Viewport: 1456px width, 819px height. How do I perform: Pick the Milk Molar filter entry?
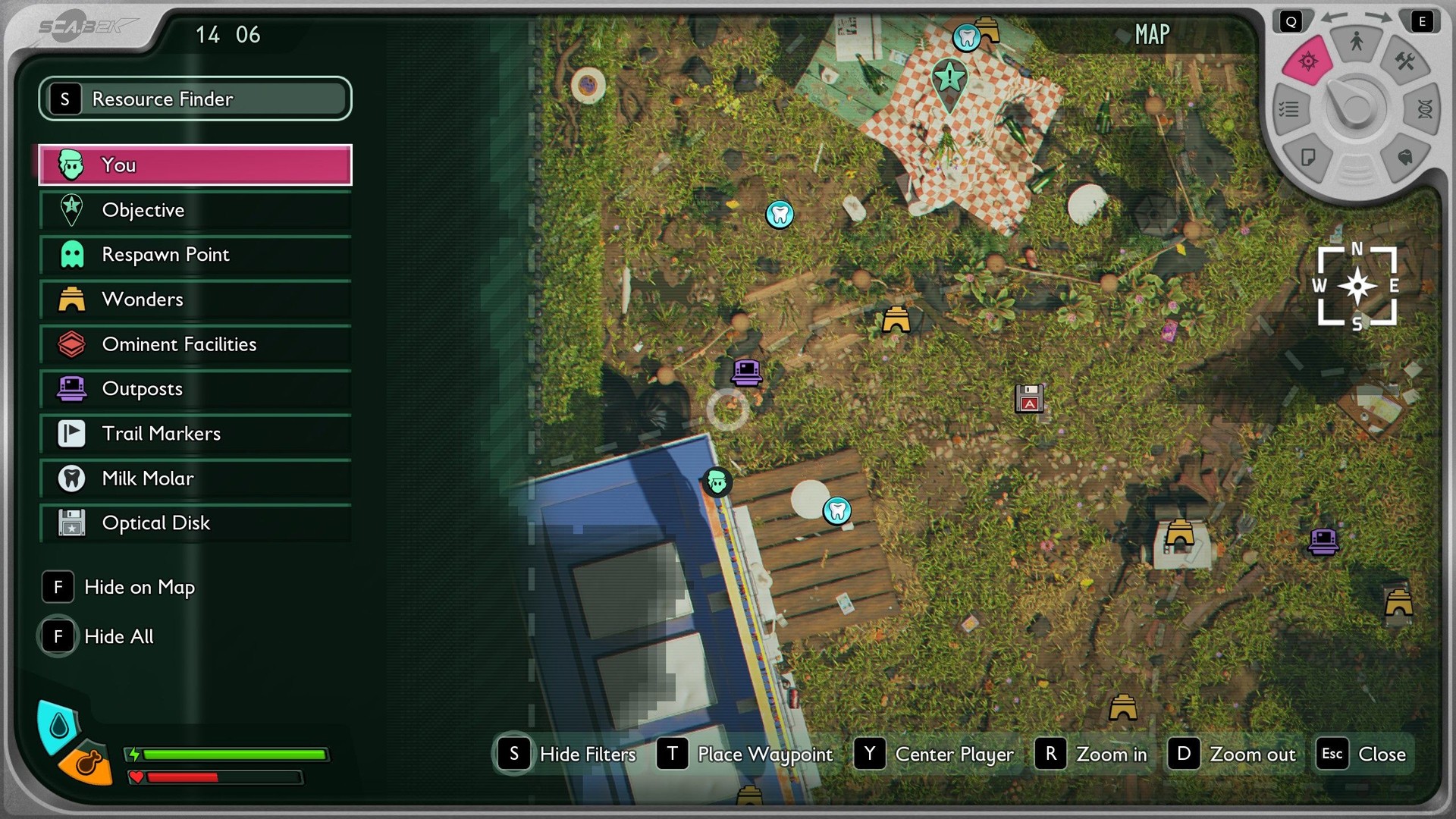pos(195,479)
